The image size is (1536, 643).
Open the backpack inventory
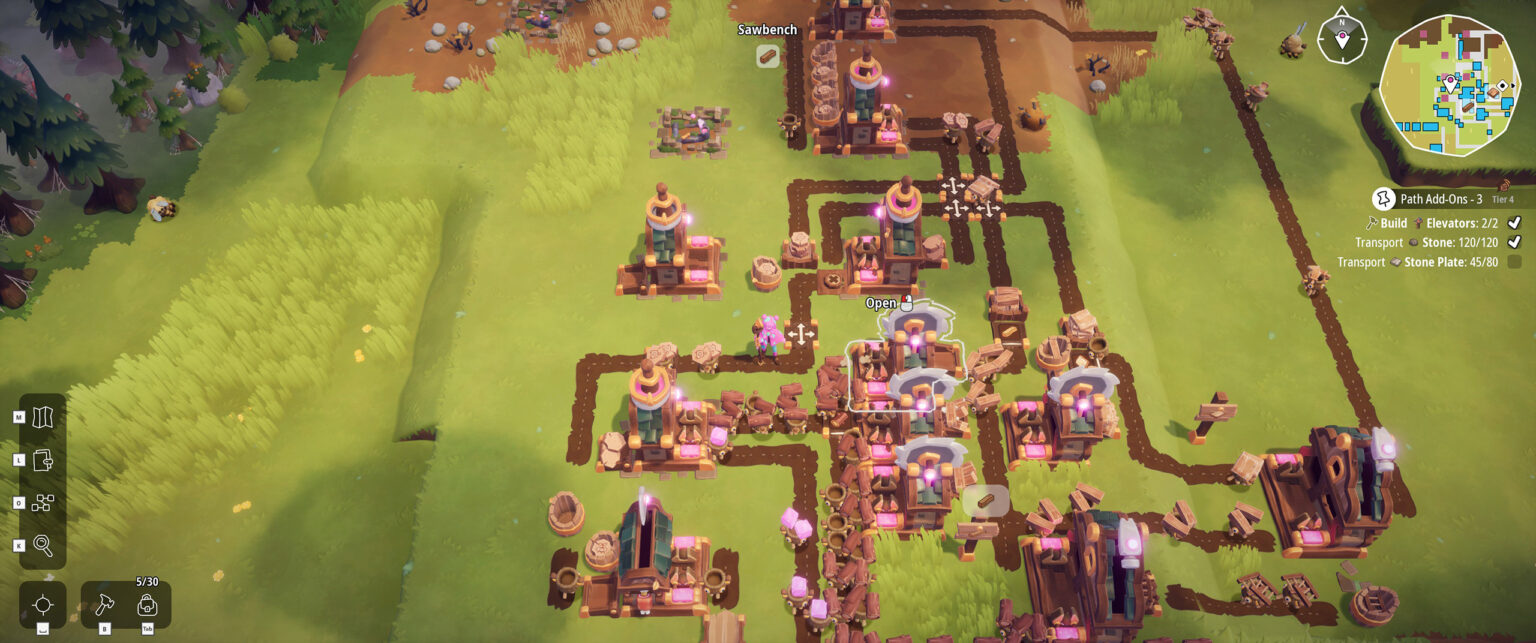[147, 605]
